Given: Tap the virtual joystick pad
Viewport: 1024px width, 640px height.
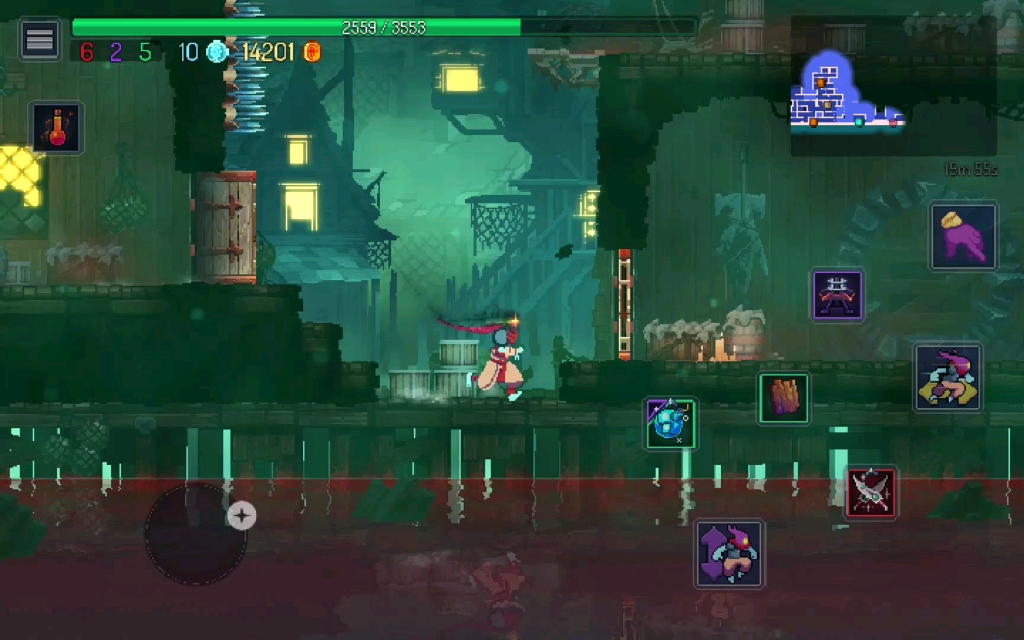Looking at the screenshot, I should click(x=196, y=534).
